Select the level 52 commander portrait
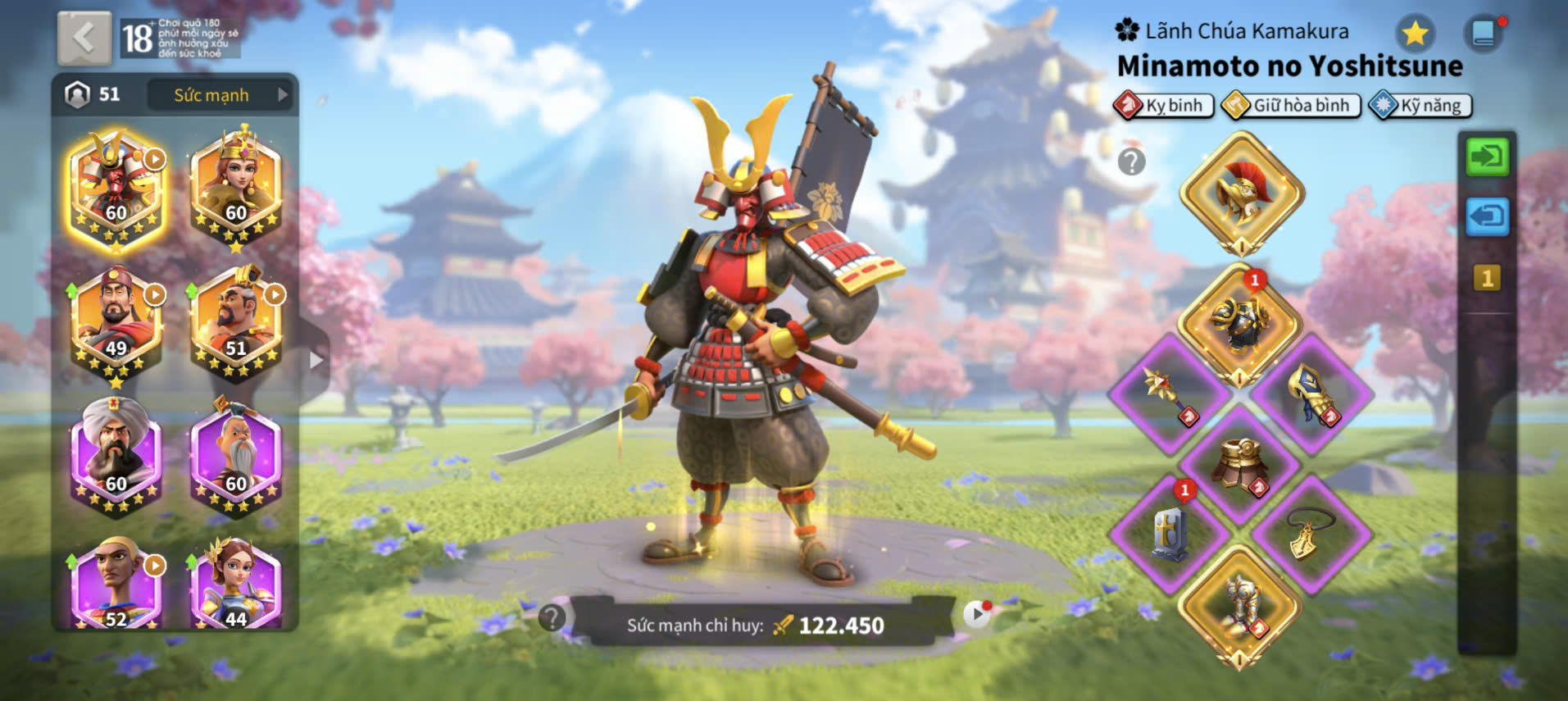The height and width of the screenshot is (701, 1568). [116, 584]
